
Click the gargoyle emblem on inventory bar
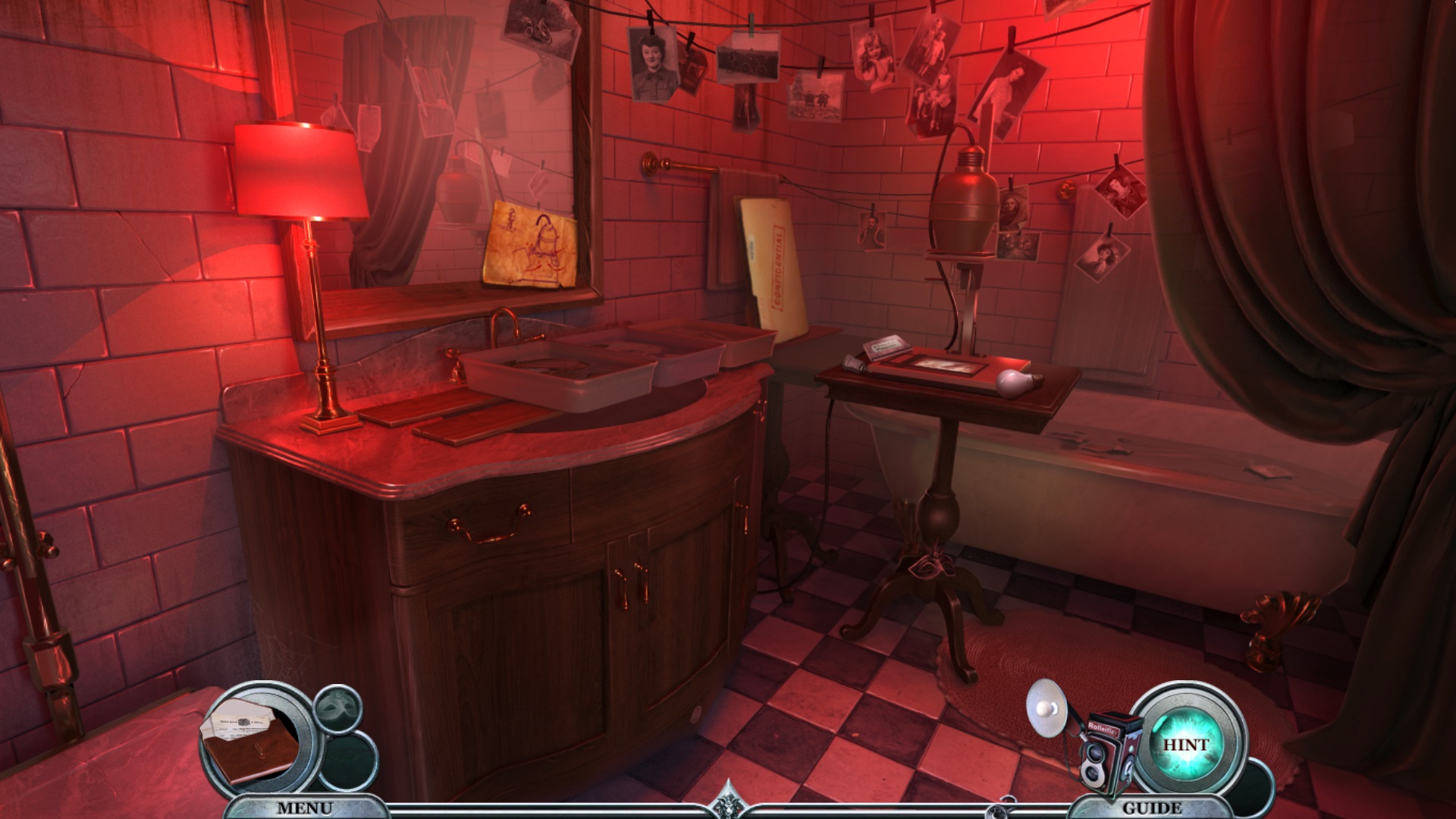(x=727, y=804)
